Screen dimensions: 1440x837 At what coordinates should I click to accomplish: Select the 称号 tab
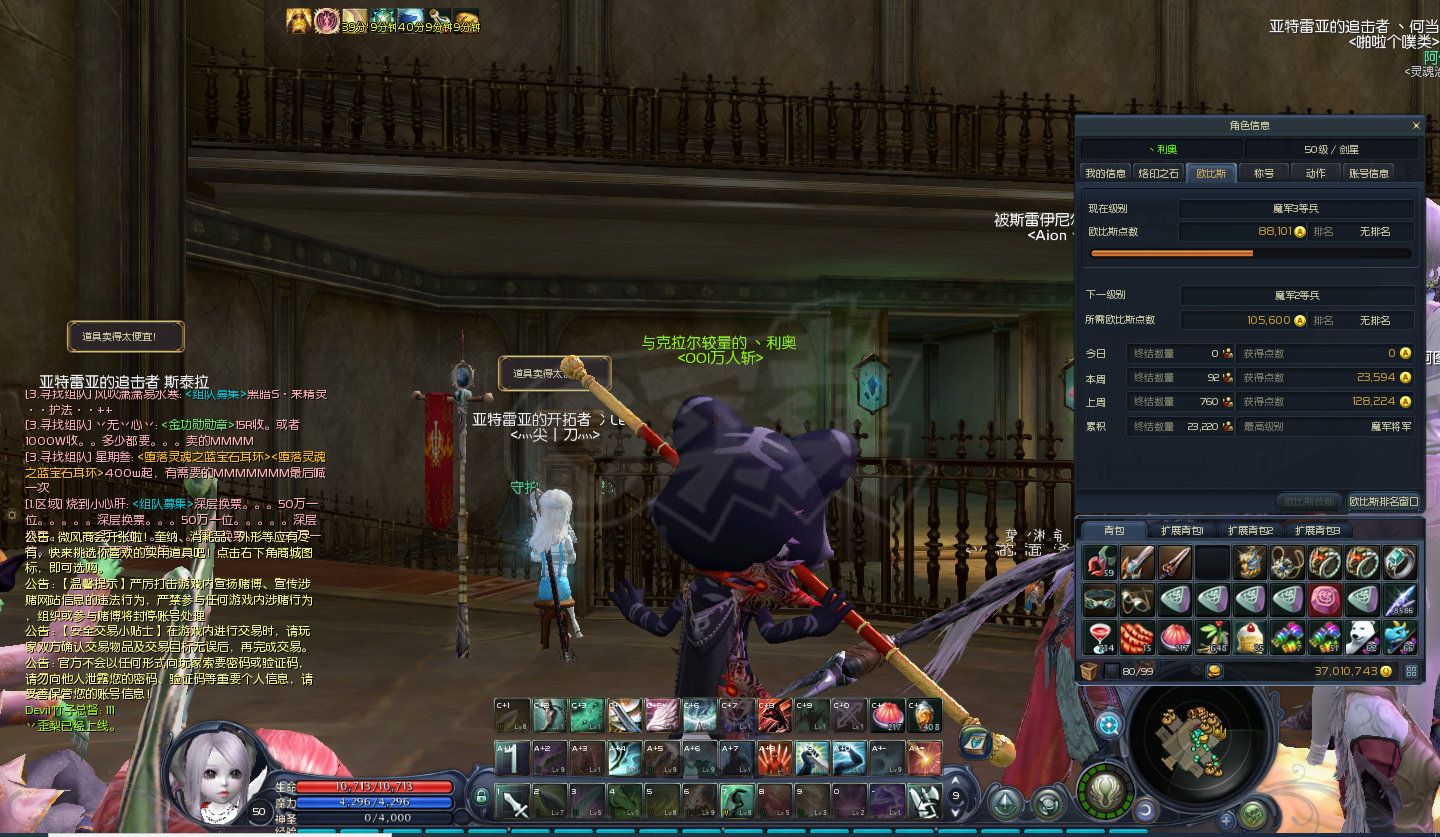point(1264,173)
